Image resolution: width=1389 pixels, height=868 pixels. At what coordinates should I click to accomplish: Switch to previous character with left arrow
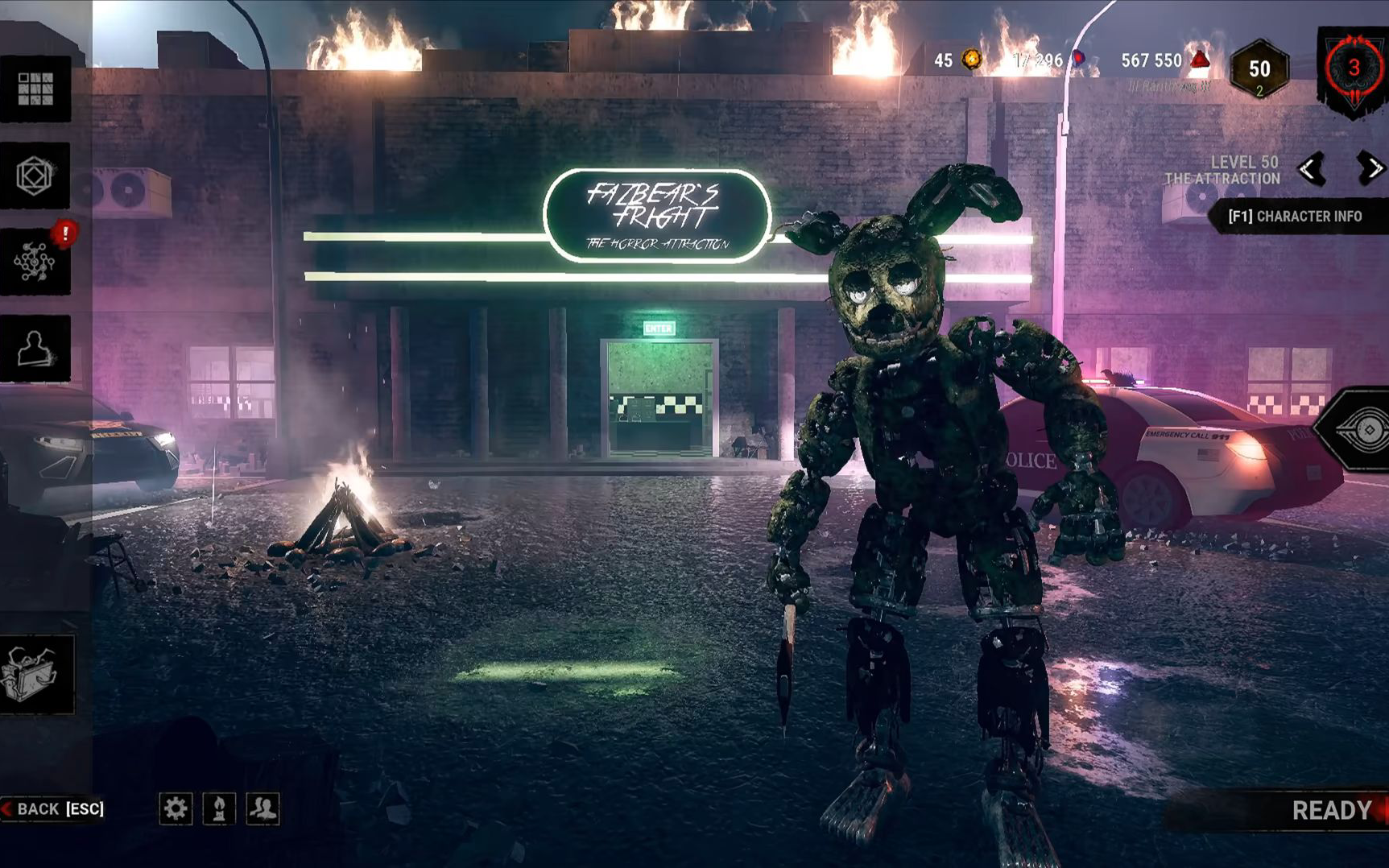[1311, 169]
